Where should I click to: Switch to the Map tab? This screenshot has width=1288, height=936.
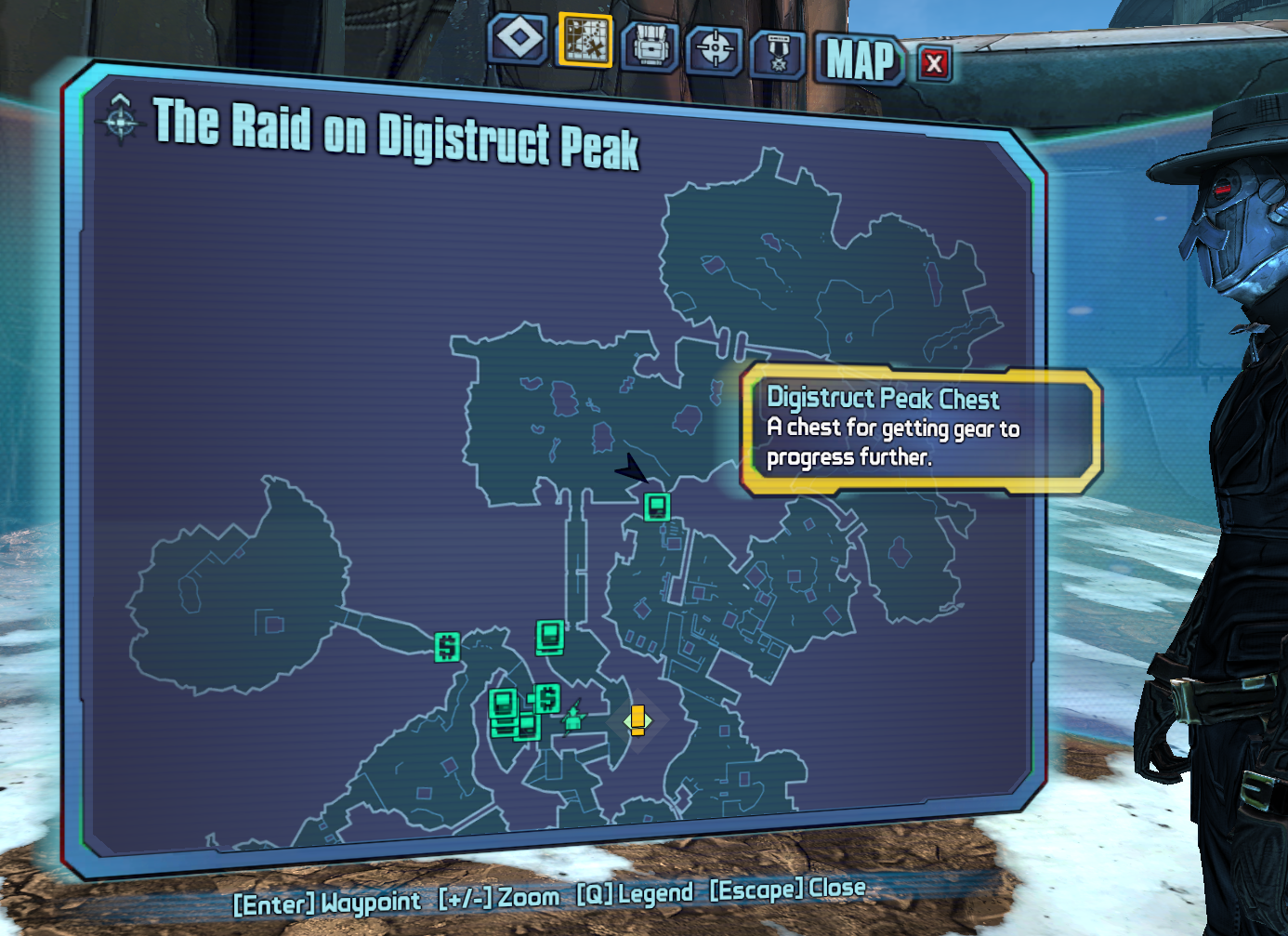[585, 41]
